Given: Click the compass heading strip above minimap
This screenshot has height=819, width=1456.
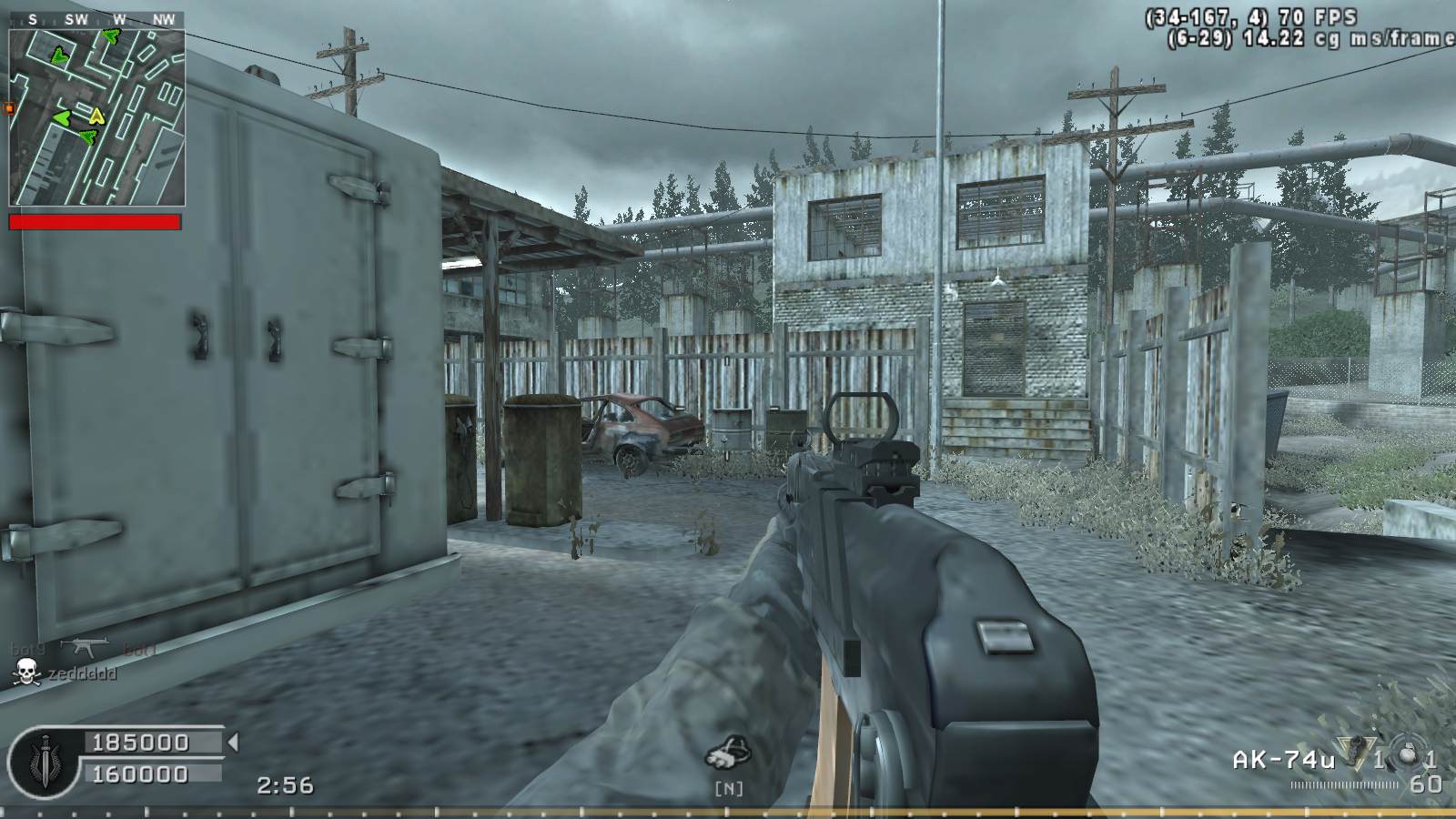Looking at the screenshot, I should (x=96, y=19).
